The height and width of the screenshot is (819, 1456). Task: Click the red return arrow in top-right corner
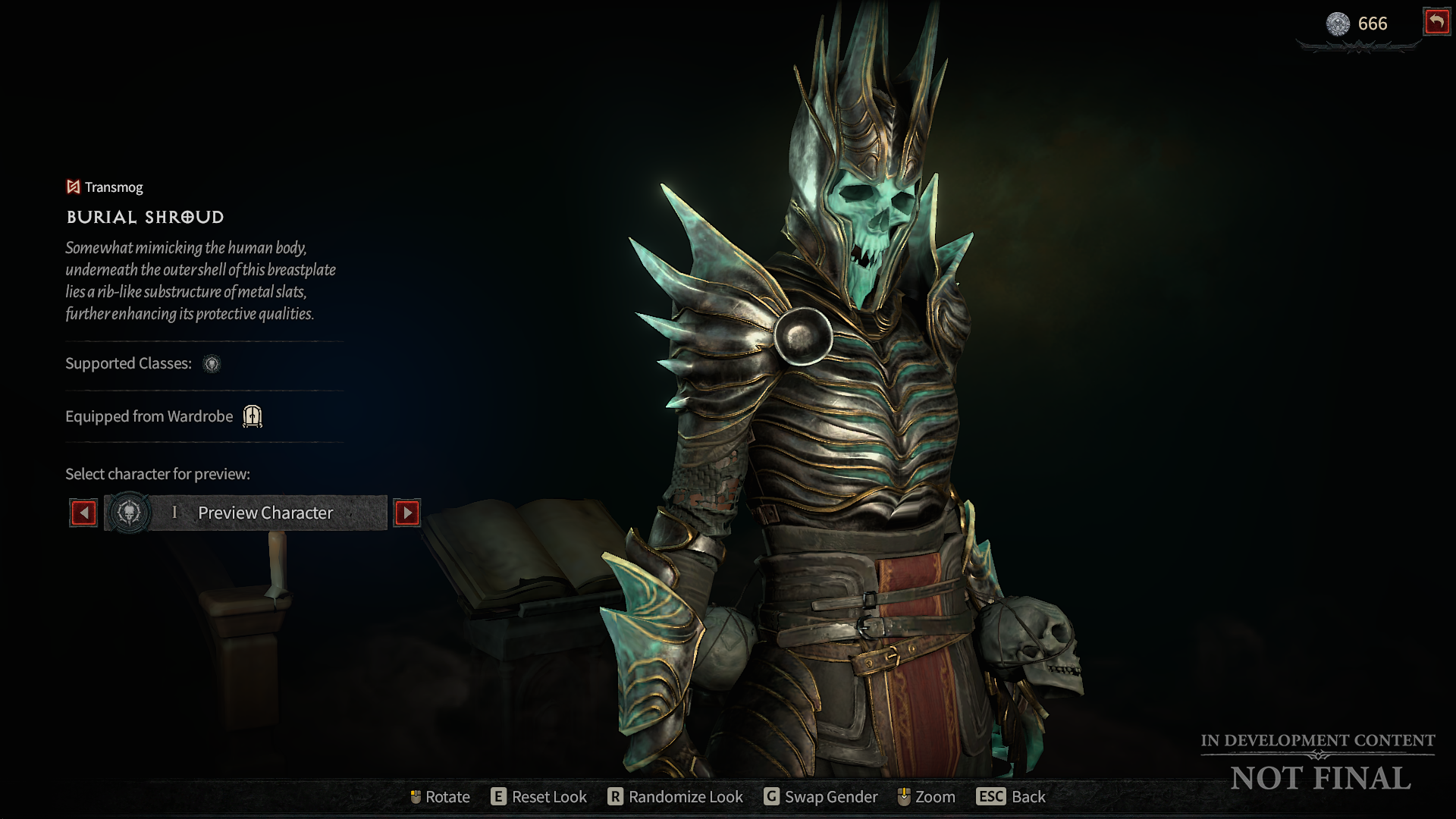(x=1436, y=23)
